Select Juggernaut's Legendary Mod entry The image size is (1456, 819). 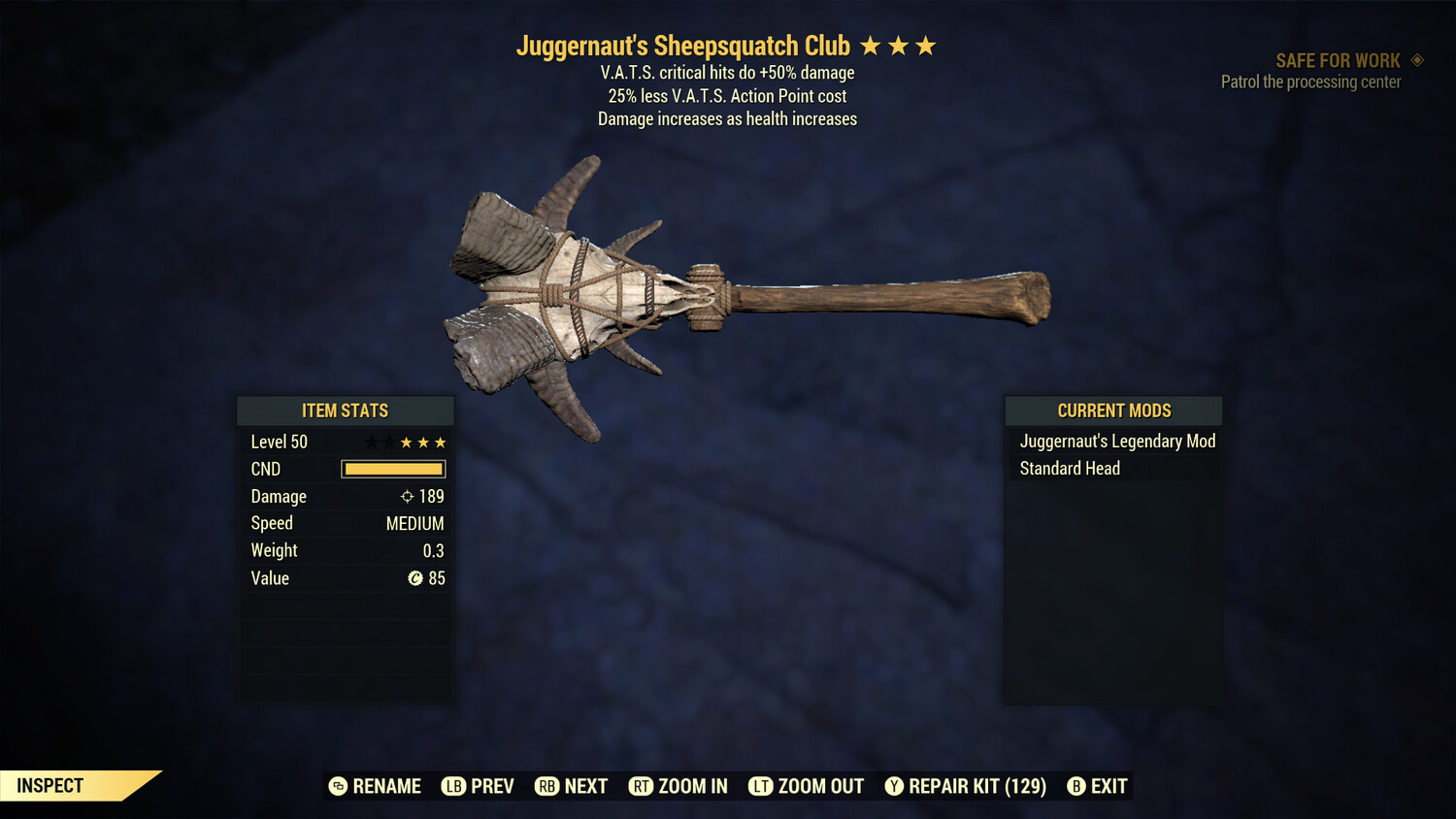tap(1116, 442)
